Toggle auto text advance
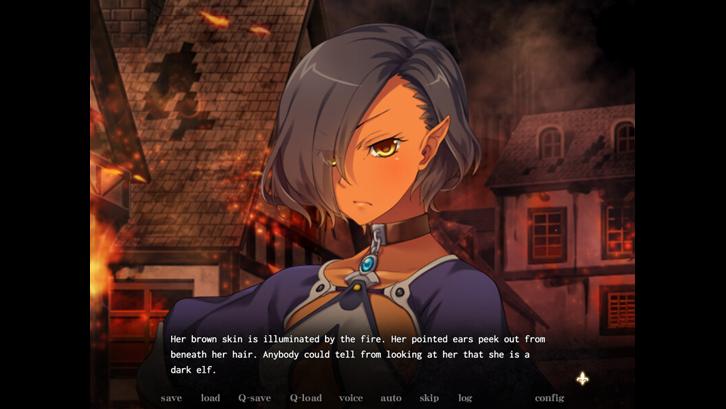 [x=391, y=398]
